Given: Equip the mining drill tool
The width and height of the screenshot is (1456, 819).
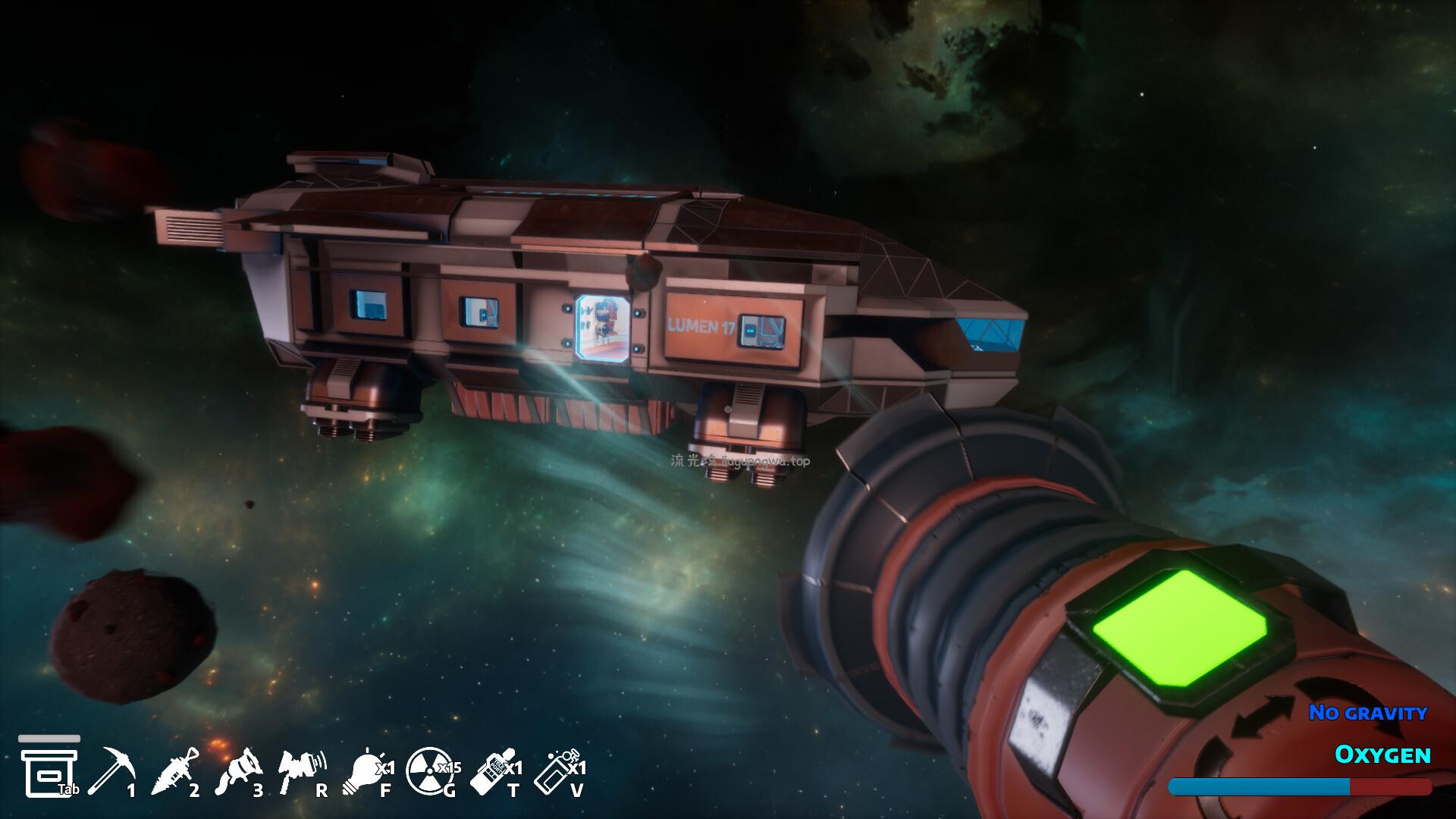Looking at the screenshot, I should click(x=174, y=770).
